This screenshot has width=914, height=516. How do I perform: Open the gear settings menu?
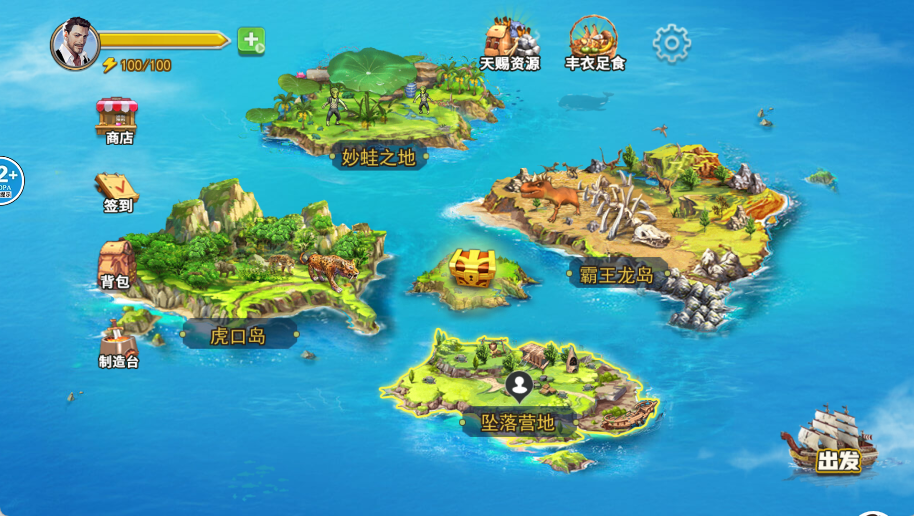coord(671,42)
